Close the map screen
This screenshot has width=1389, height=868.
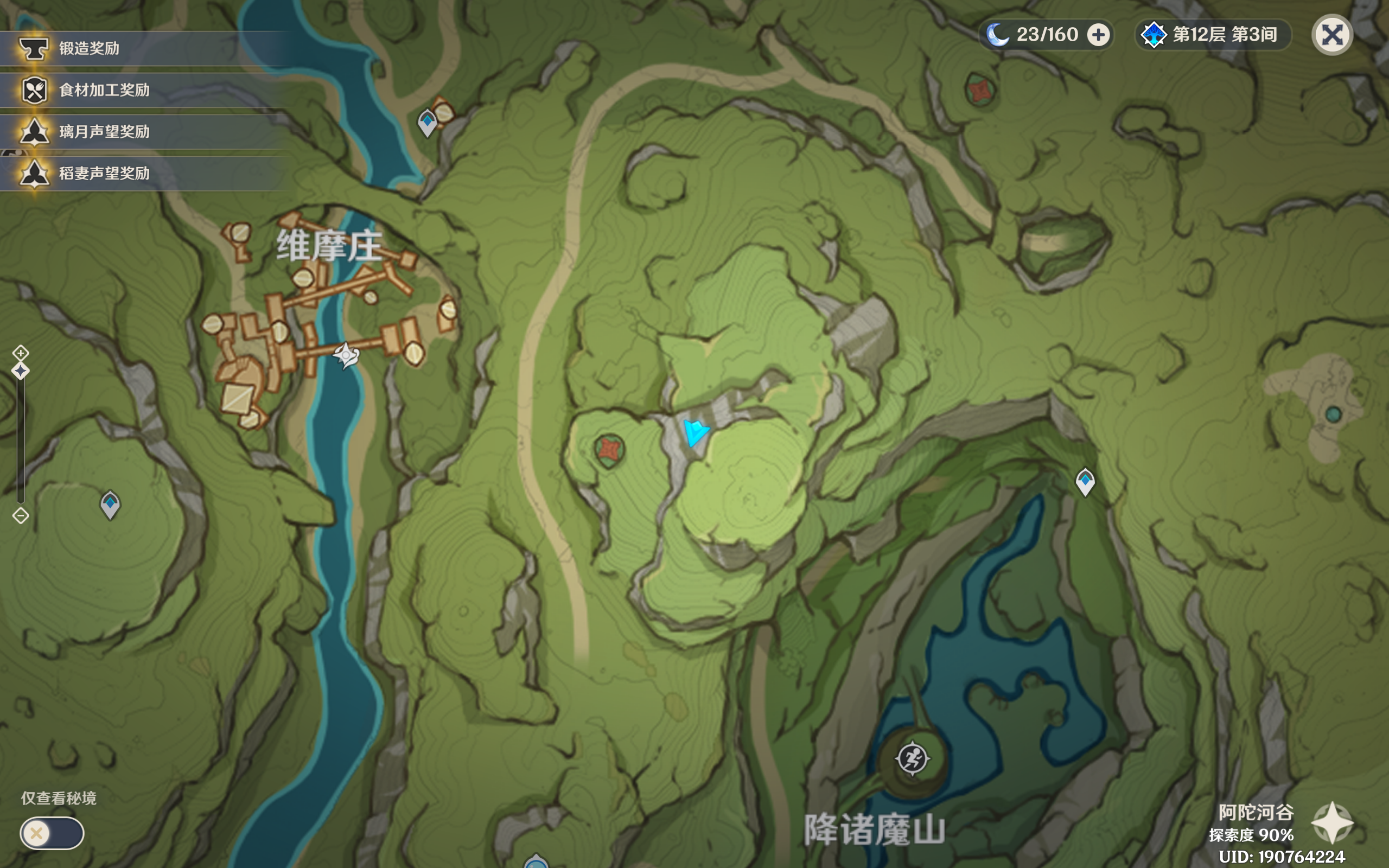(1331, 35)
